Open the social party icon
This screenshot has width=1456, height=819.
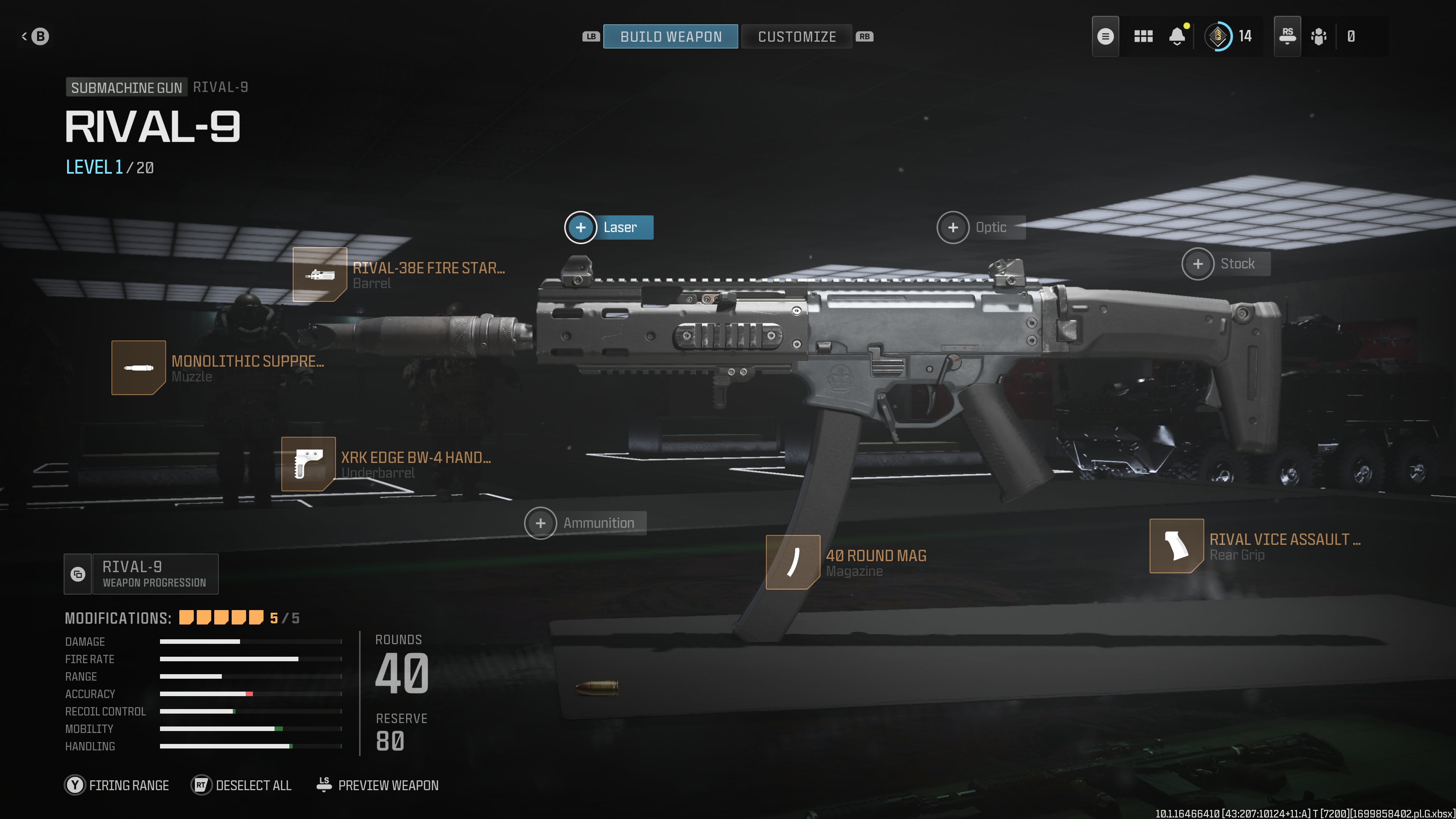click(1319, 37)
